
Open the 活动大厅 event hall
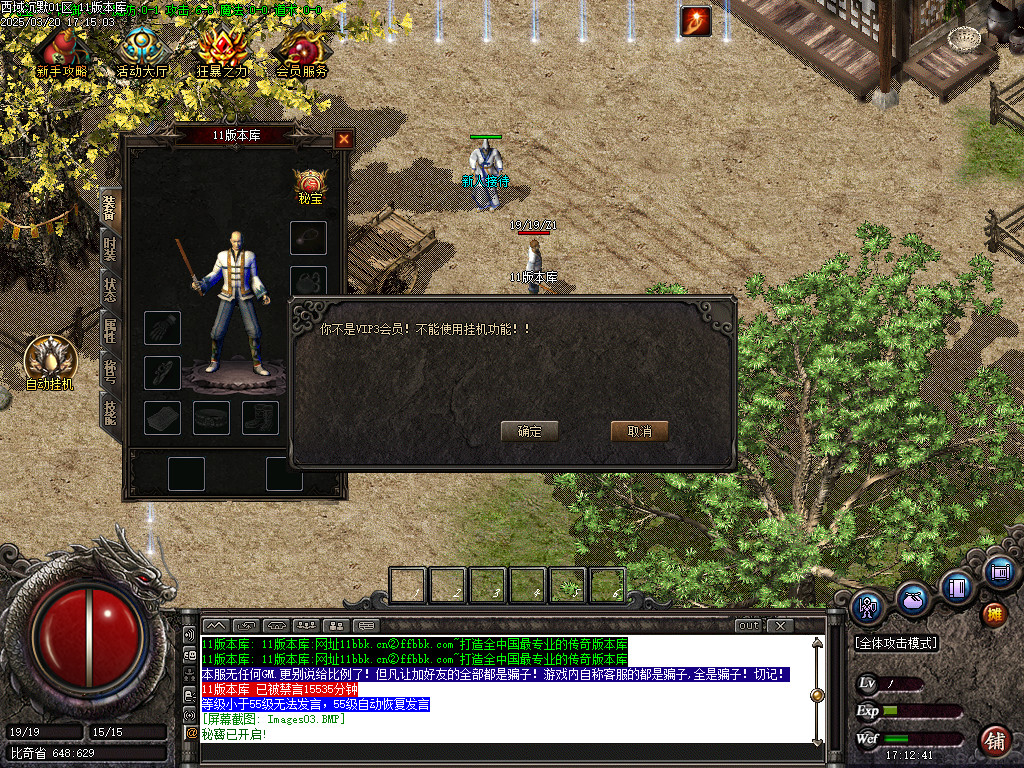pos(140,52)
